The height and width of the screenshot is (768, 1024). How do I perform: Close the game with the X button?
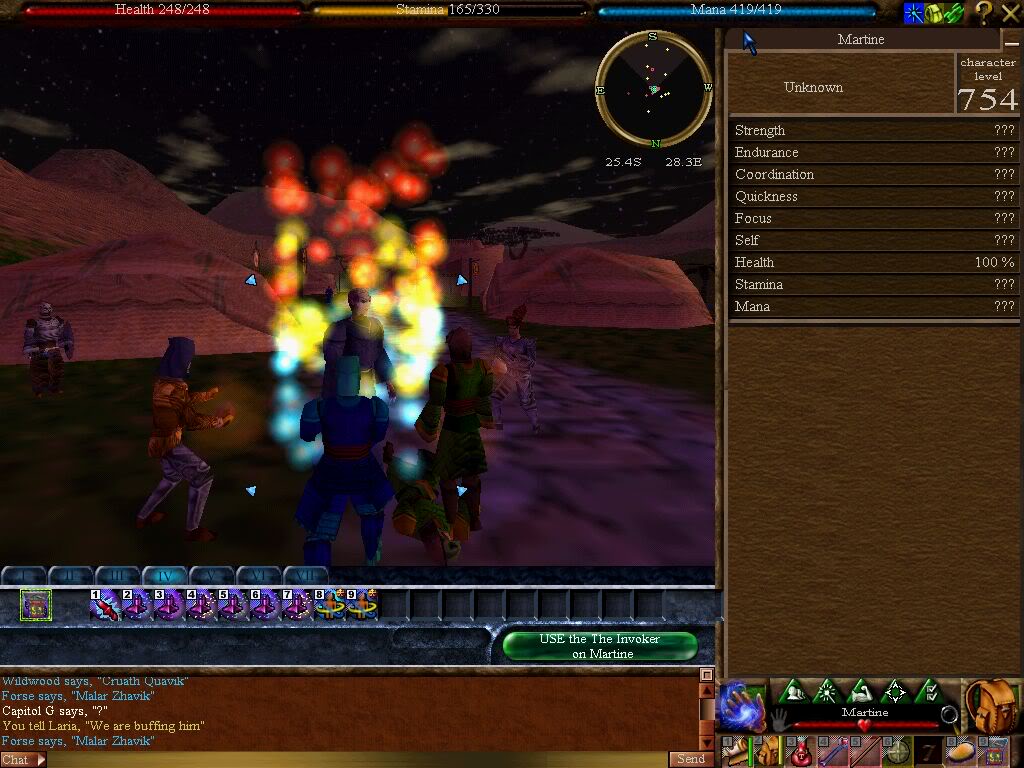pos(1010,12)
